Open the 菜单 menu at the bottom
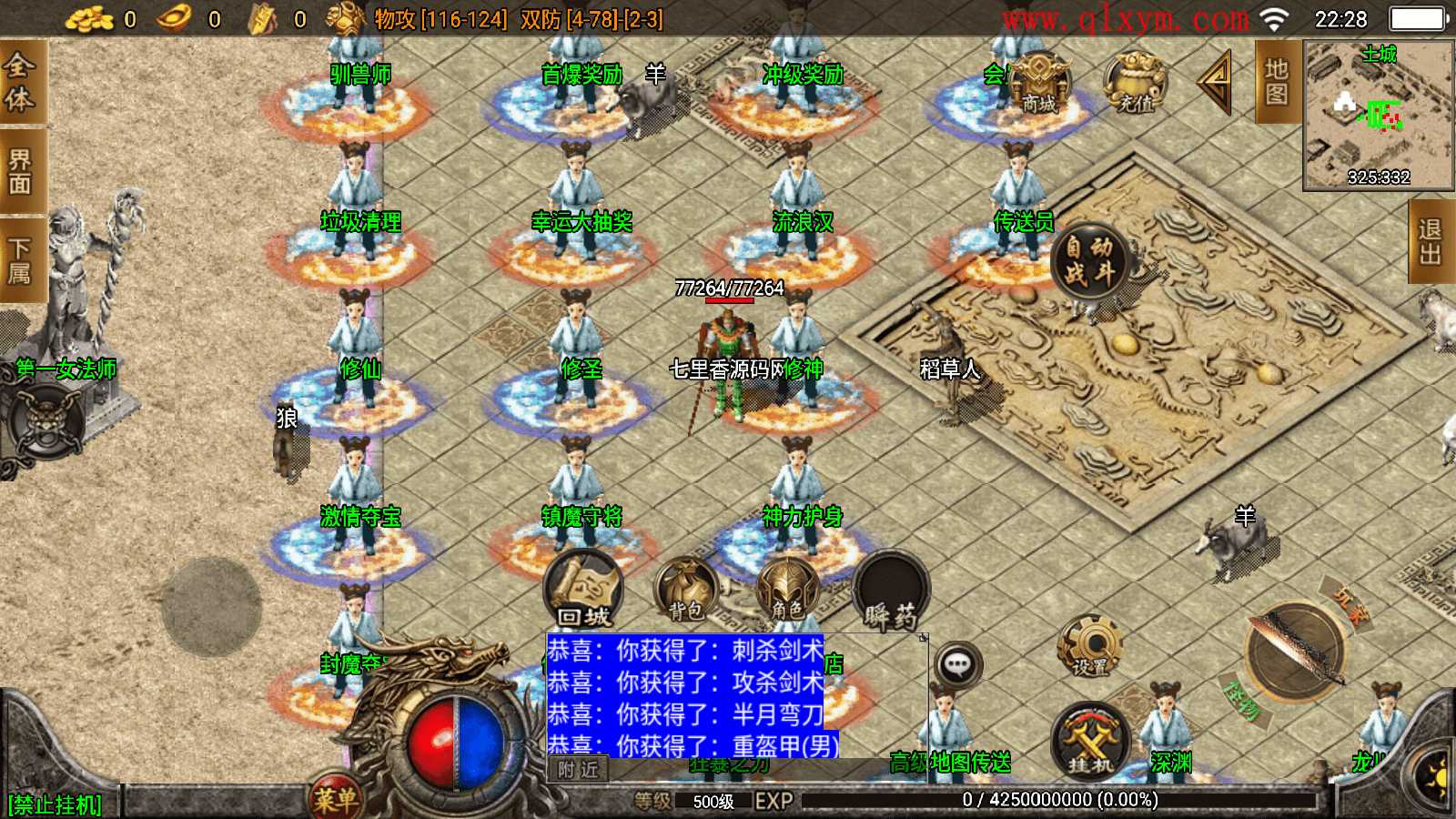 (337, 798)
